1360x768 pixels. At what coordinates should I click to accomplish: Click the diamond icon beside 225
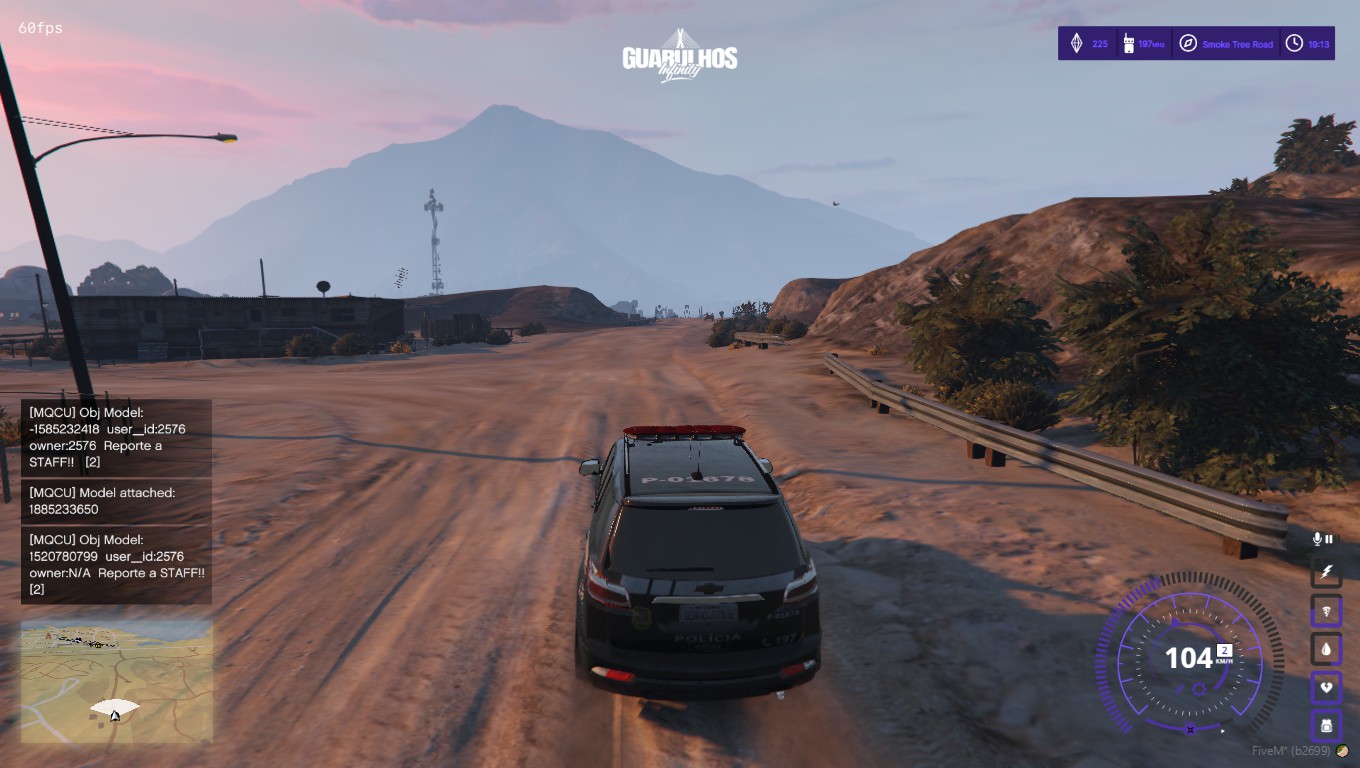[1076, 44]
